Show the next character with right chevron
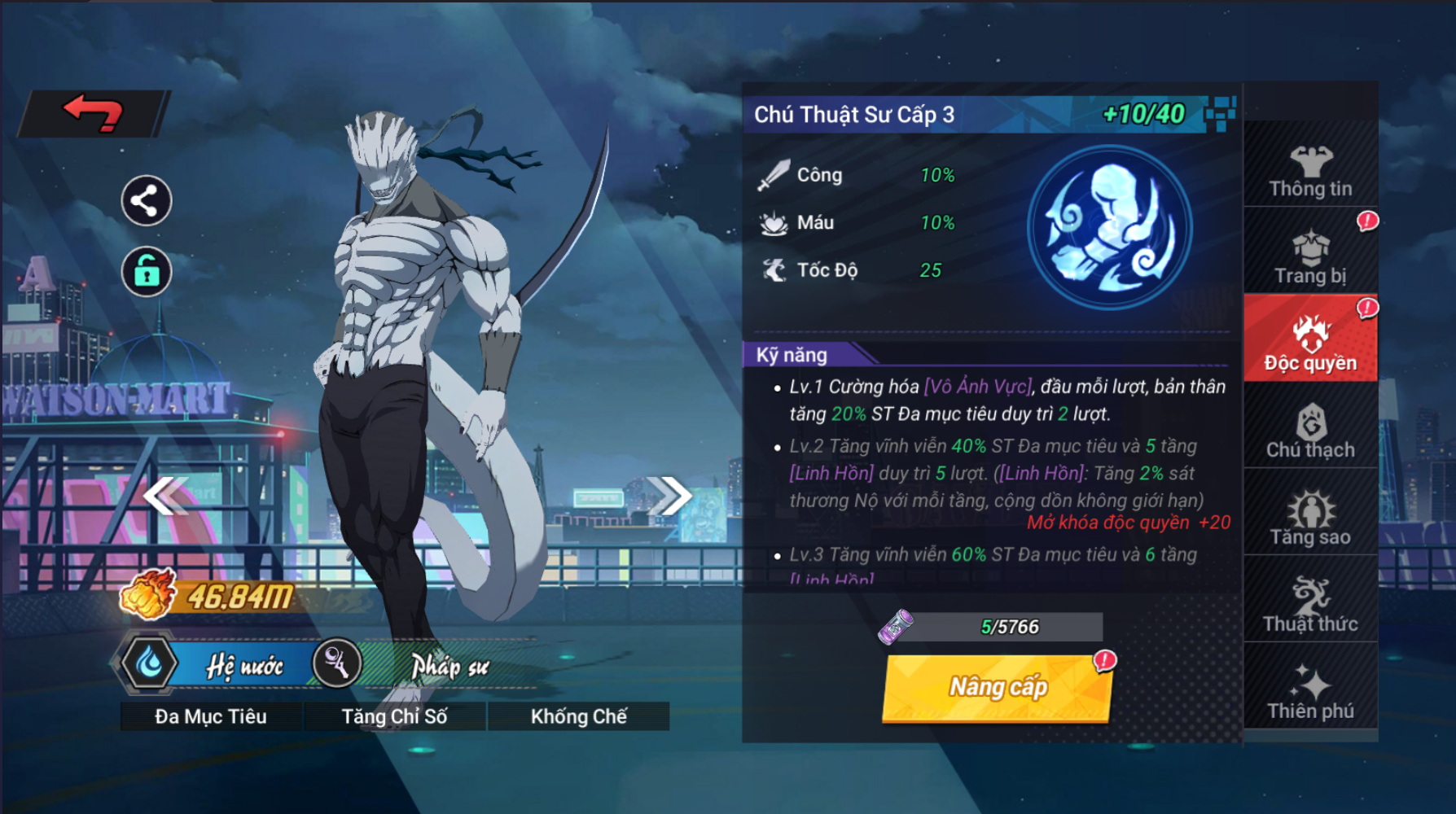 click(669, 495)
